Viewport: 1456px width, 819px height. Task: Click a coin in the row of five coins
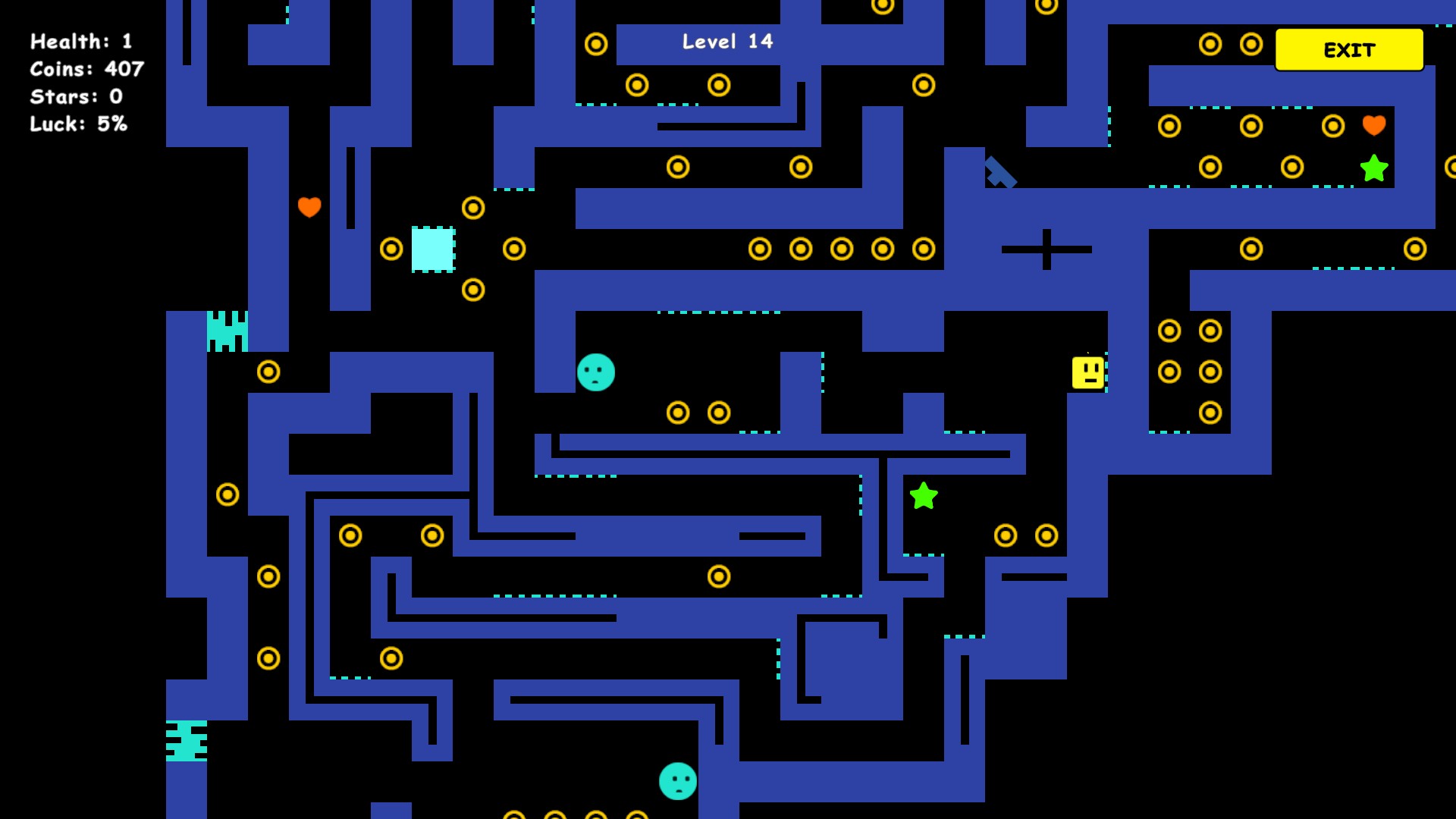pyautogui.click(x=840, y=248)
